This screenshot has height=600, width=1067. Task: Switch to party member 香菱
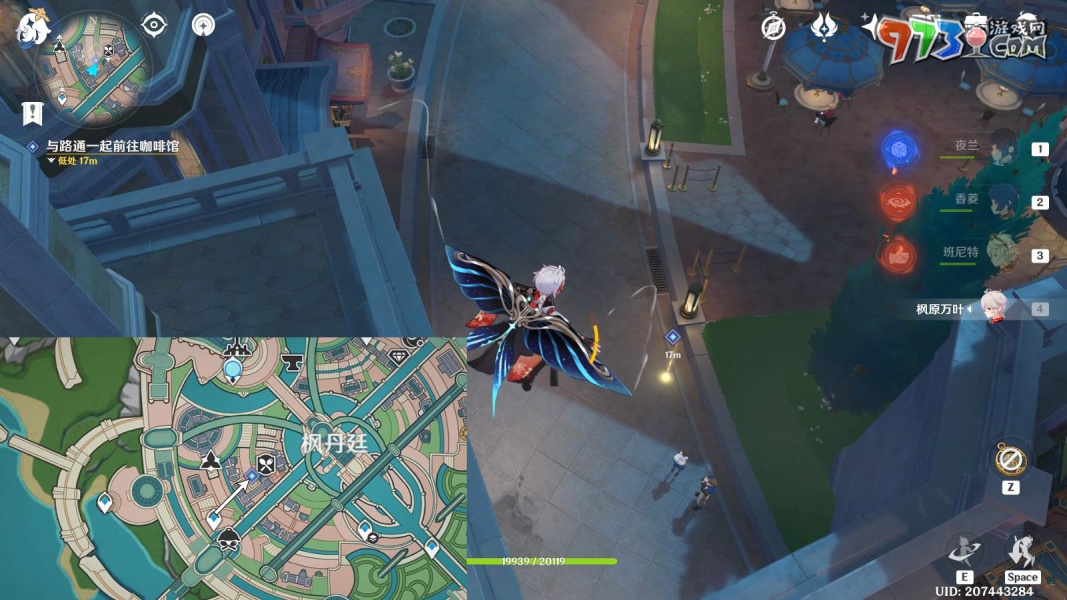(1000, 201)
